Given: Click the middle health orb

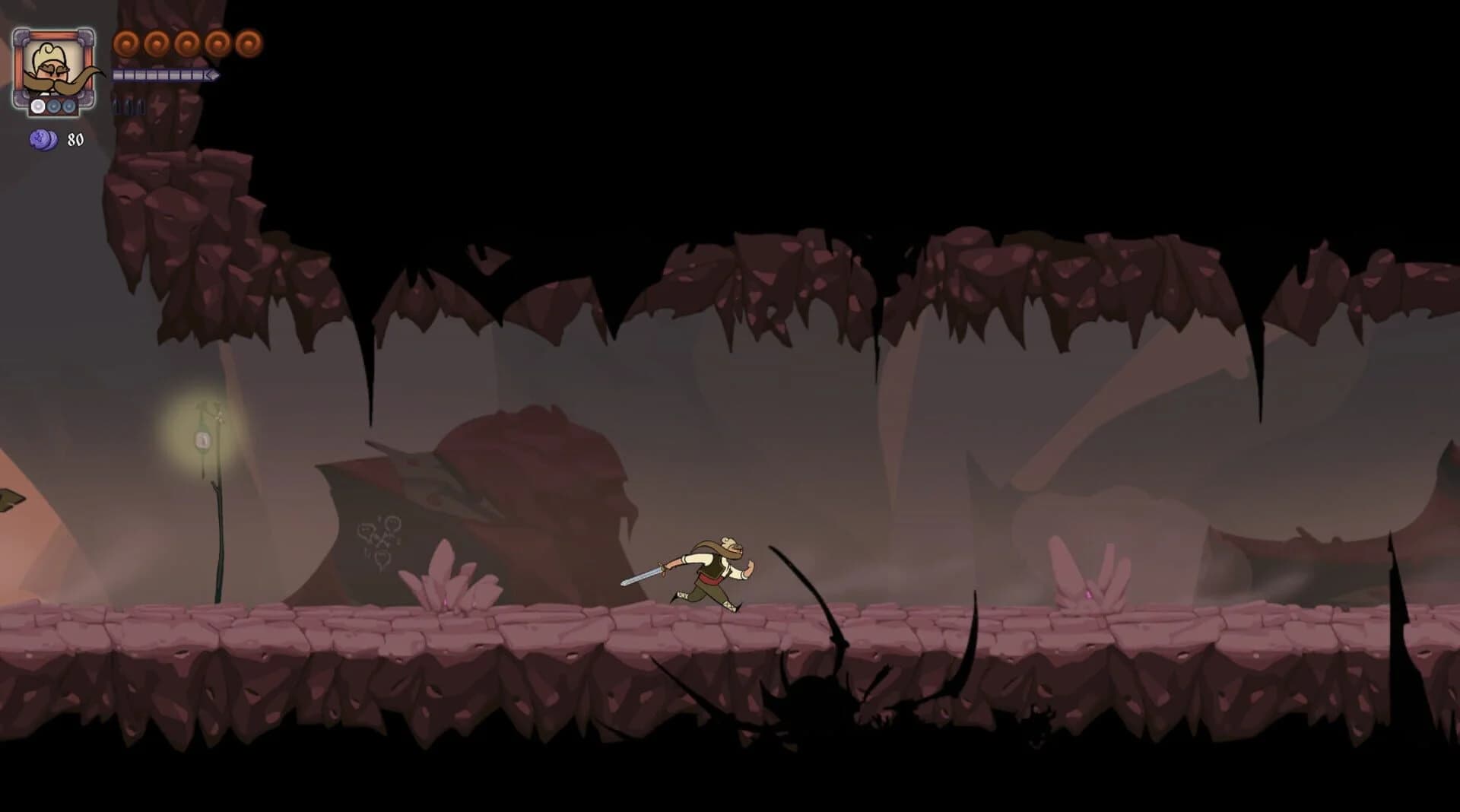Looking at the screenshot, I should [x=186, y=44].
